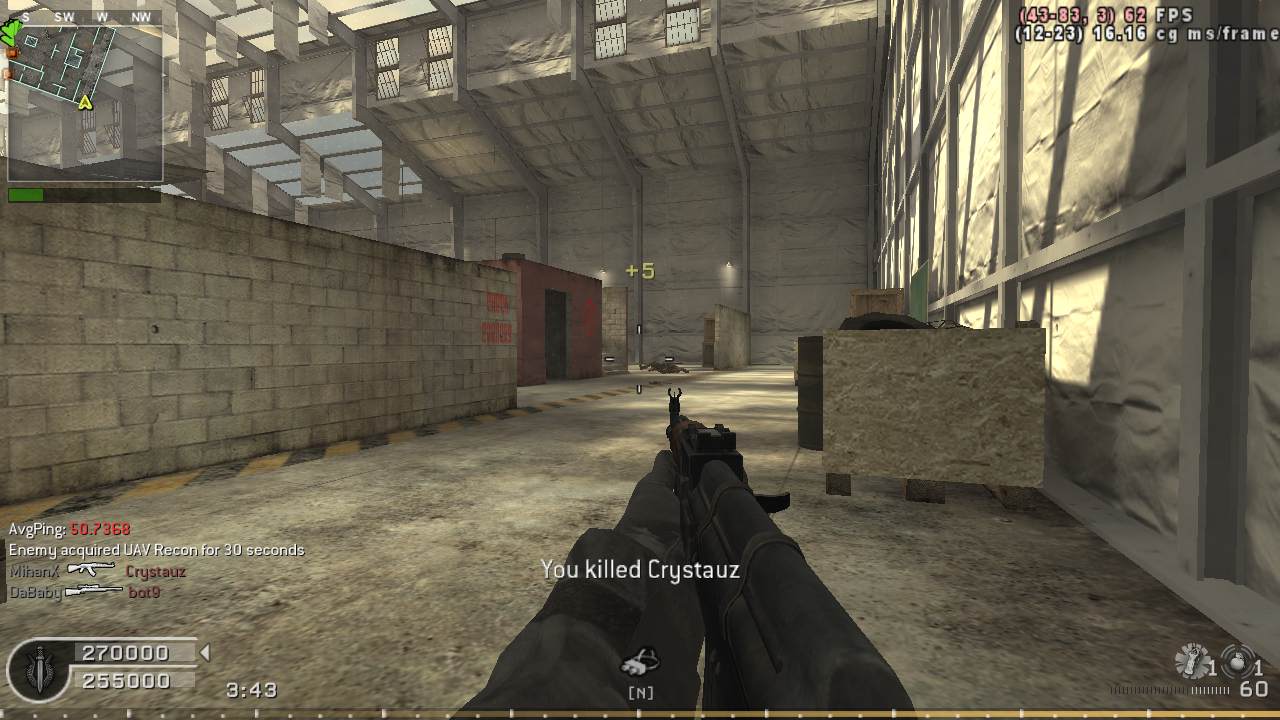Viewport: 1280px width, 720px height.
Task: Click the compass heading strip above the minimap
Action: (85, 17)
